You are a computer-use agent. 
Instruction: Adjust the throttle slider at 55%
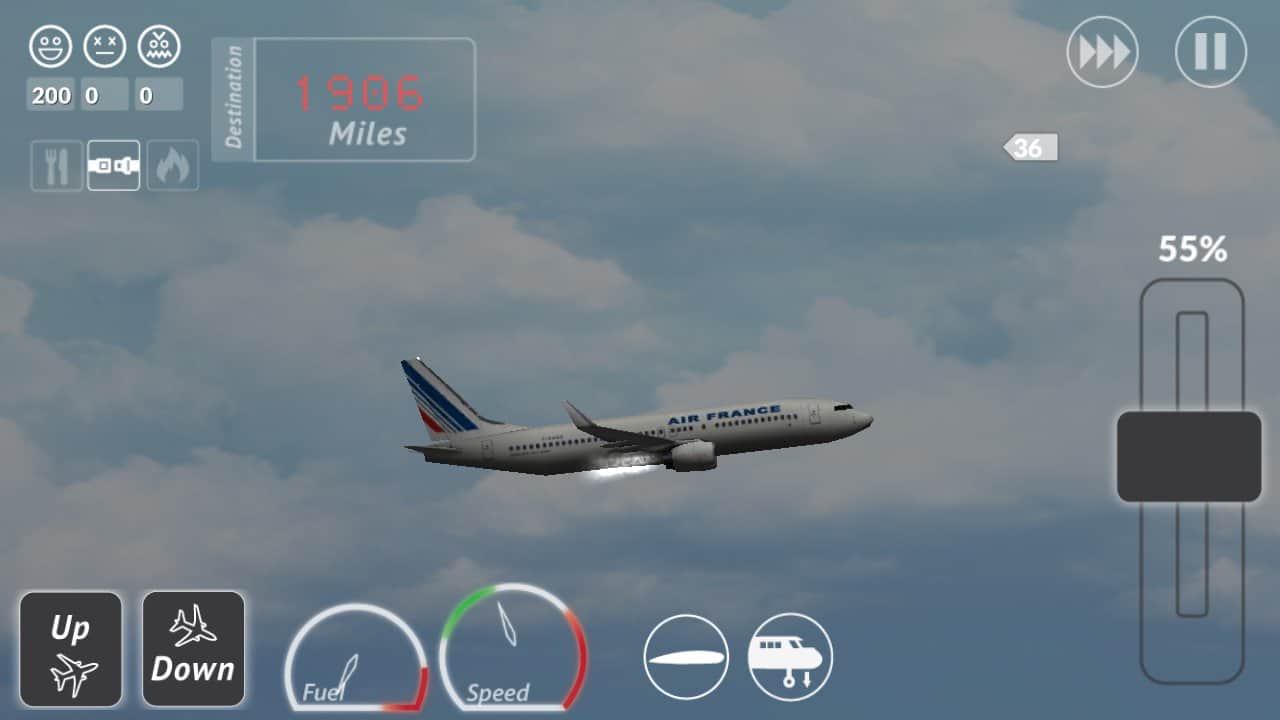pos(1189,455)
